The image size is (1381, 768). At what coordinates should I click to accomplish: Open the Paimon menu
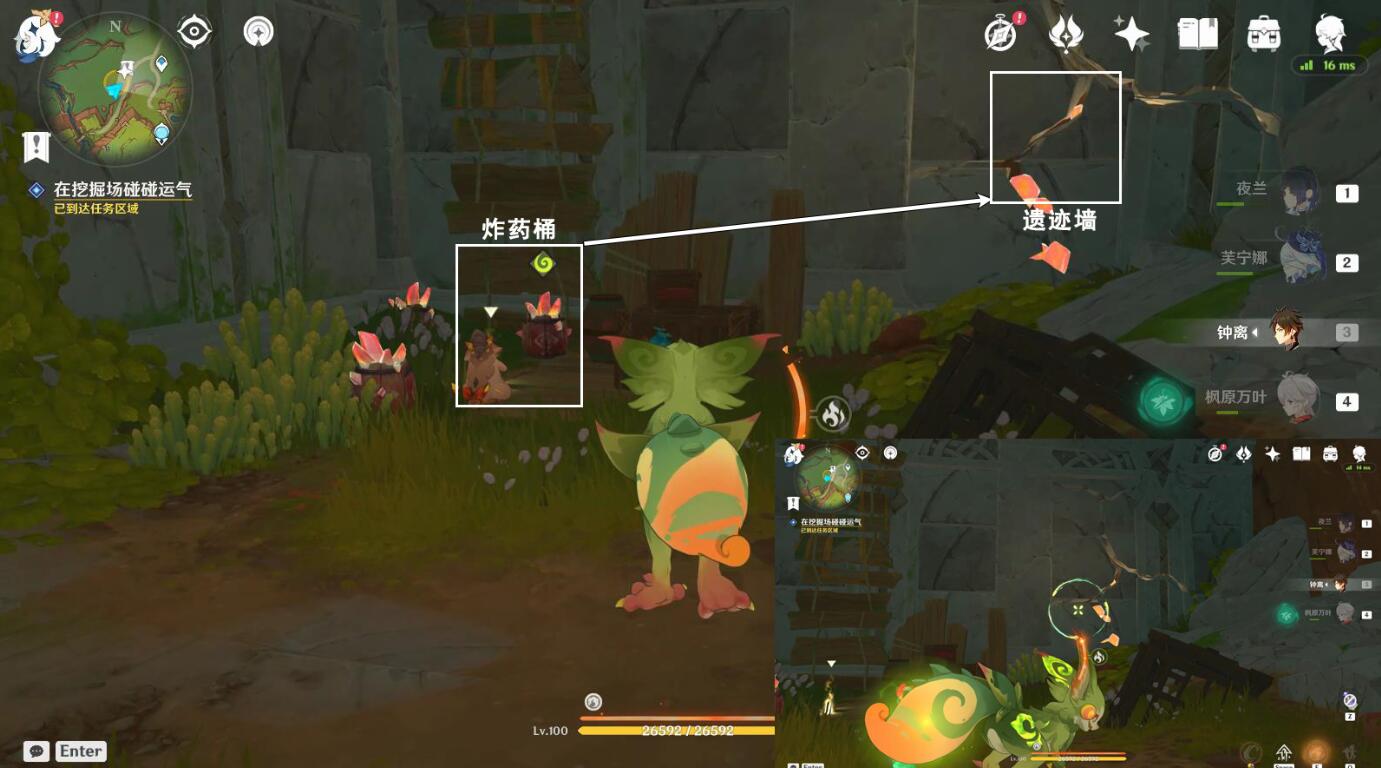point(33,33)
